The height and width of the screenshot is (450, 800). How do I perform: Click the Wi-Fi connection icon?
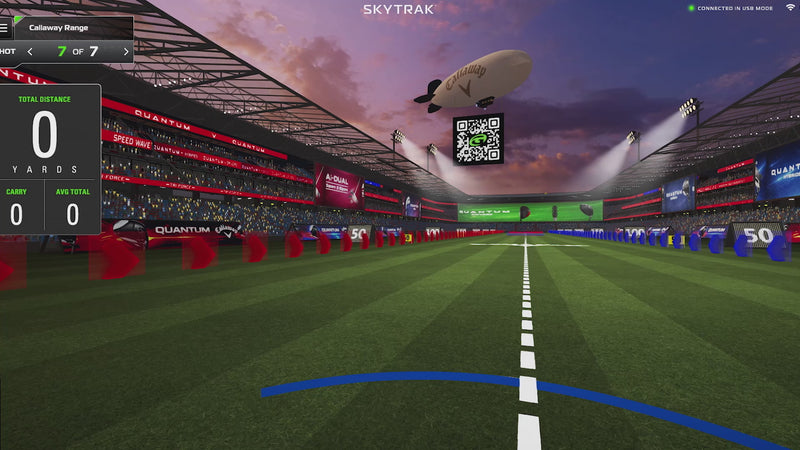pos(790,8)
